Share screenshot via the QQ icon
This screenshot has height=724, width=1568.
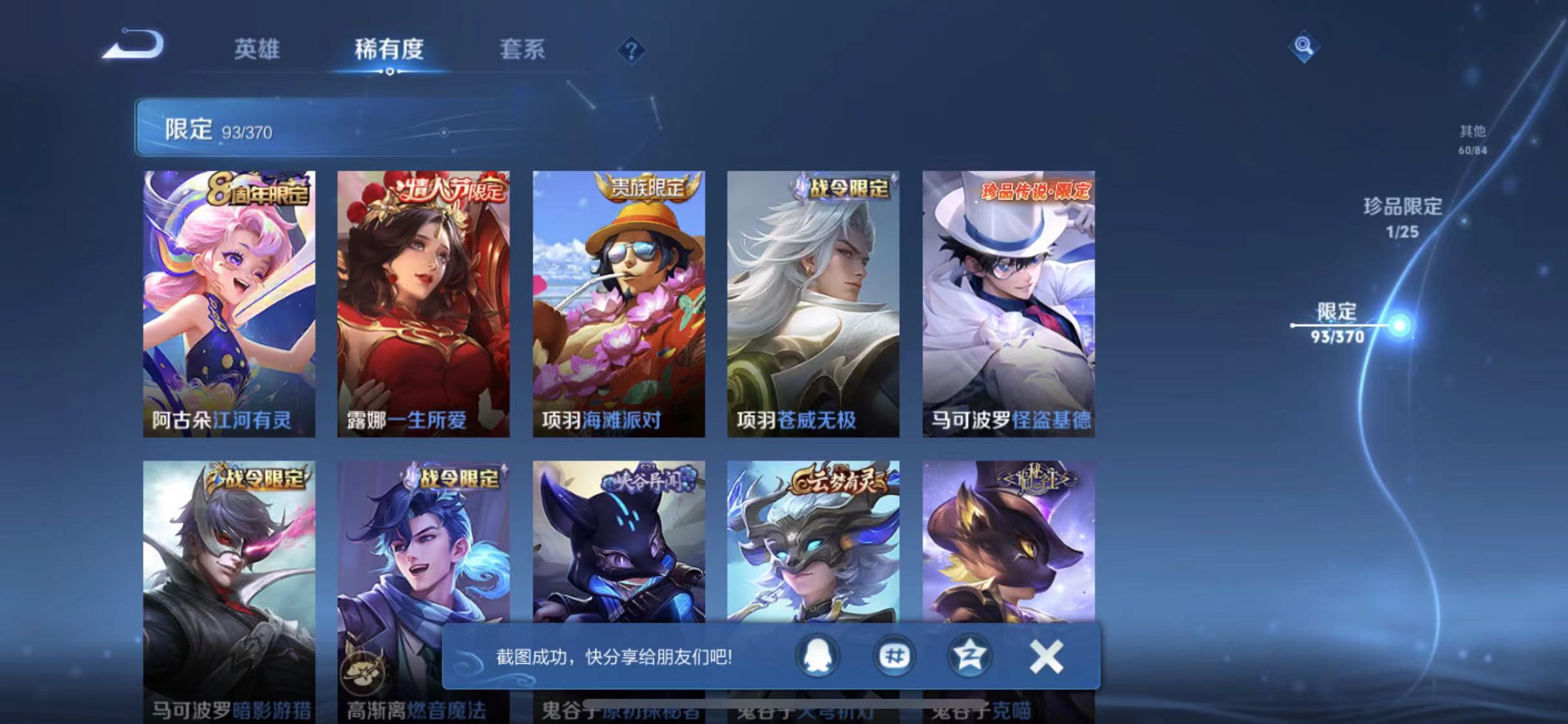pyautogui.click(x=819, y=656)
